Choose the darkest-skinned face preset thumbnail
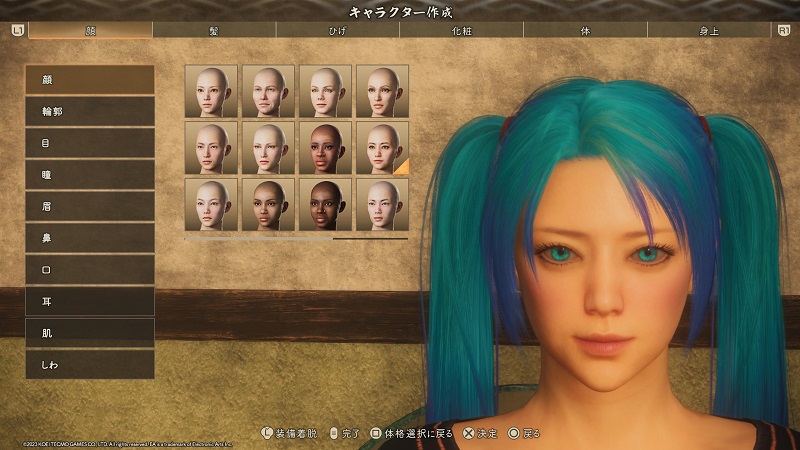This screenshot has height=450, width=800. click(x=325, y=205)
